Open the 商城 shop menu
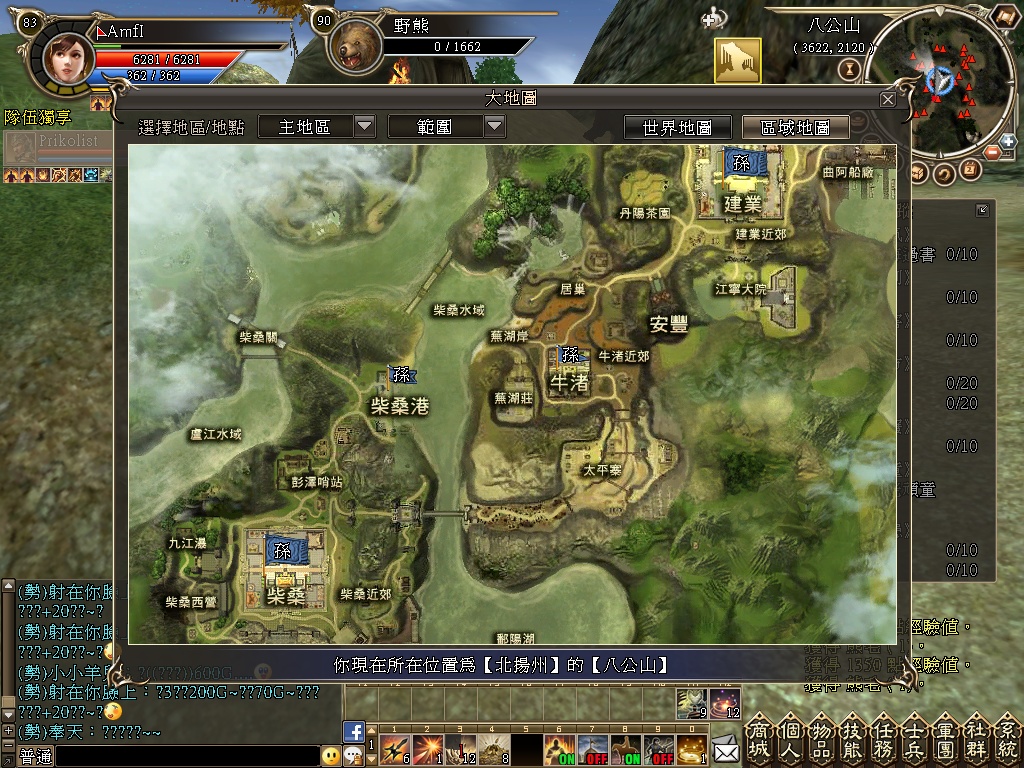Image resolution: width=1024 pixels, height=768 pixels. pyautogui.click(x=761, y=738)
